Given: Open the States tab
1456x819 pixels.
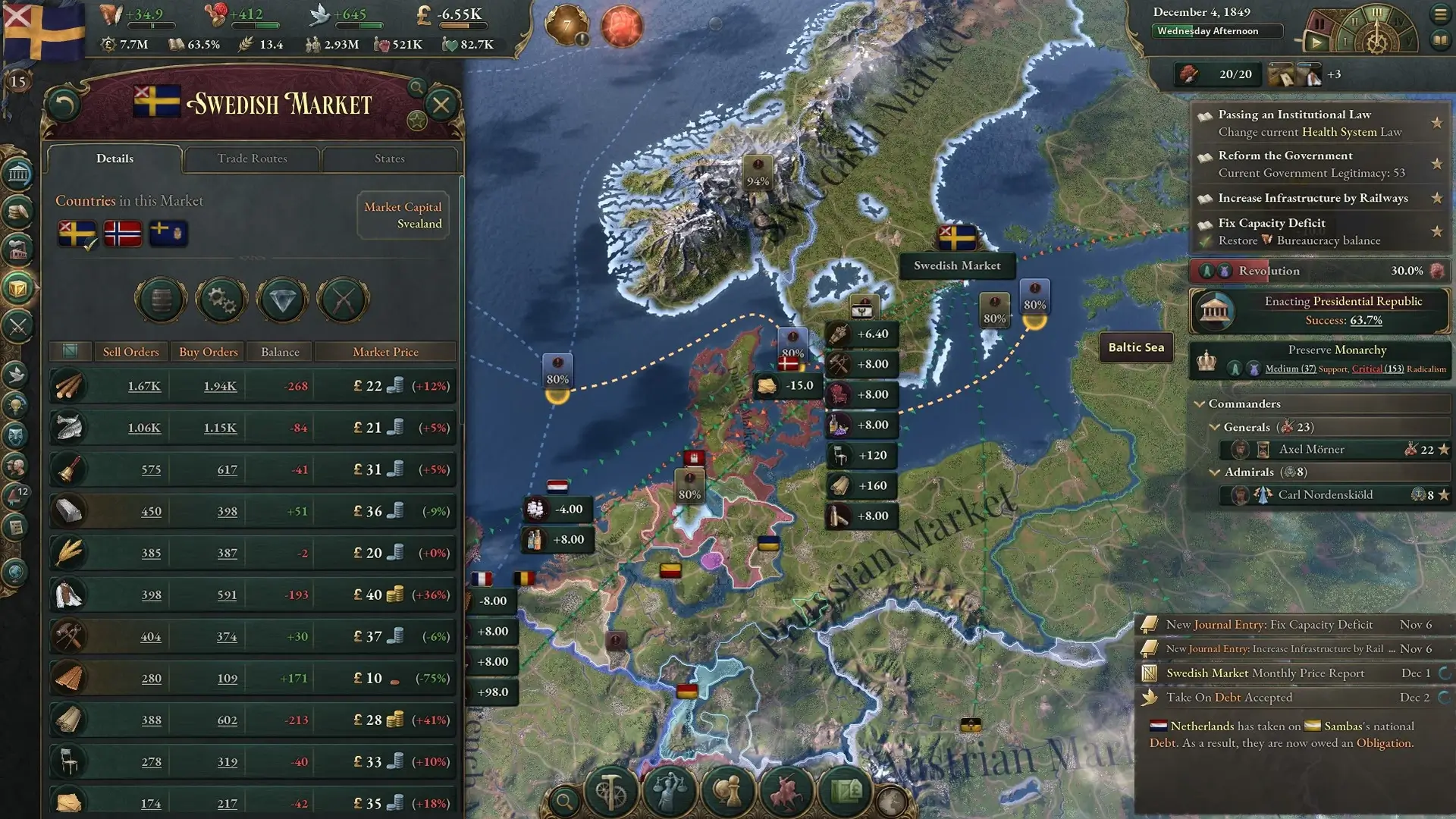Looking at the screenshot, I should (389, 158).
